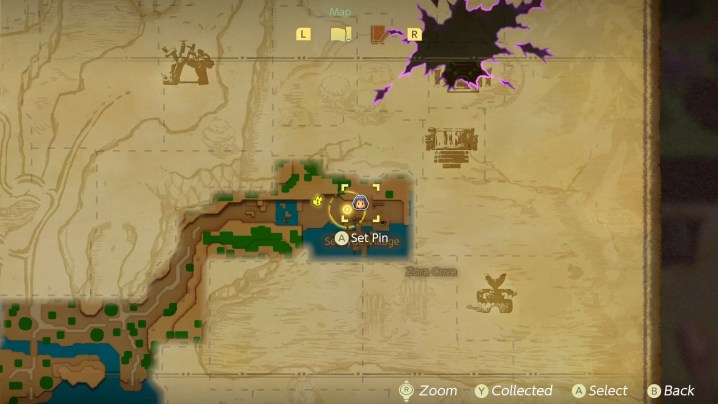The width and height of the screenshot is (718, 404).
Task: Choose the Zora Cove map label
Action: [431, 271]
